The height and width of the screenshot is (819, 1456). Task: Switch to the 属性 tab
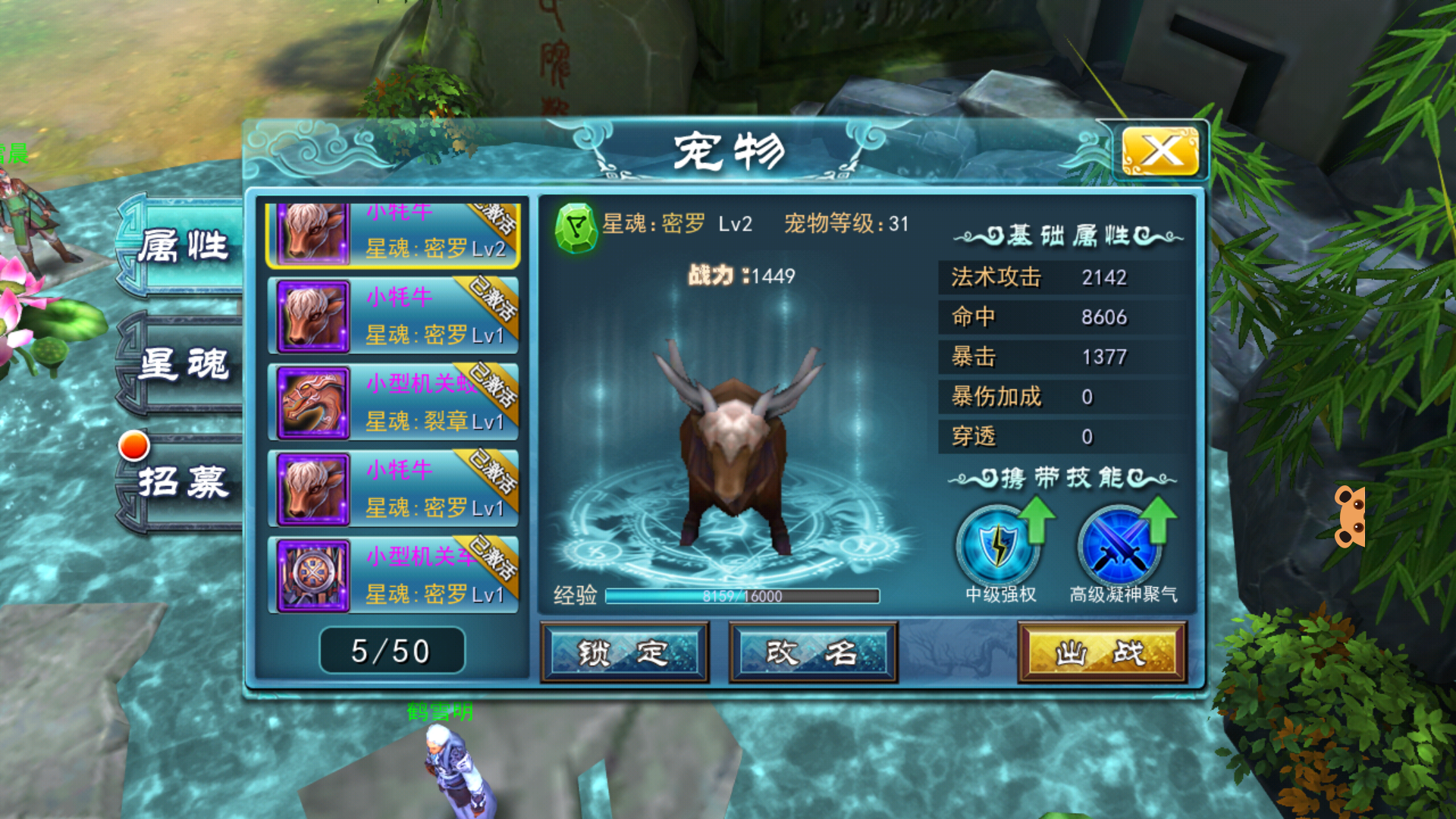pyautogui.click(x=182, y=246)
